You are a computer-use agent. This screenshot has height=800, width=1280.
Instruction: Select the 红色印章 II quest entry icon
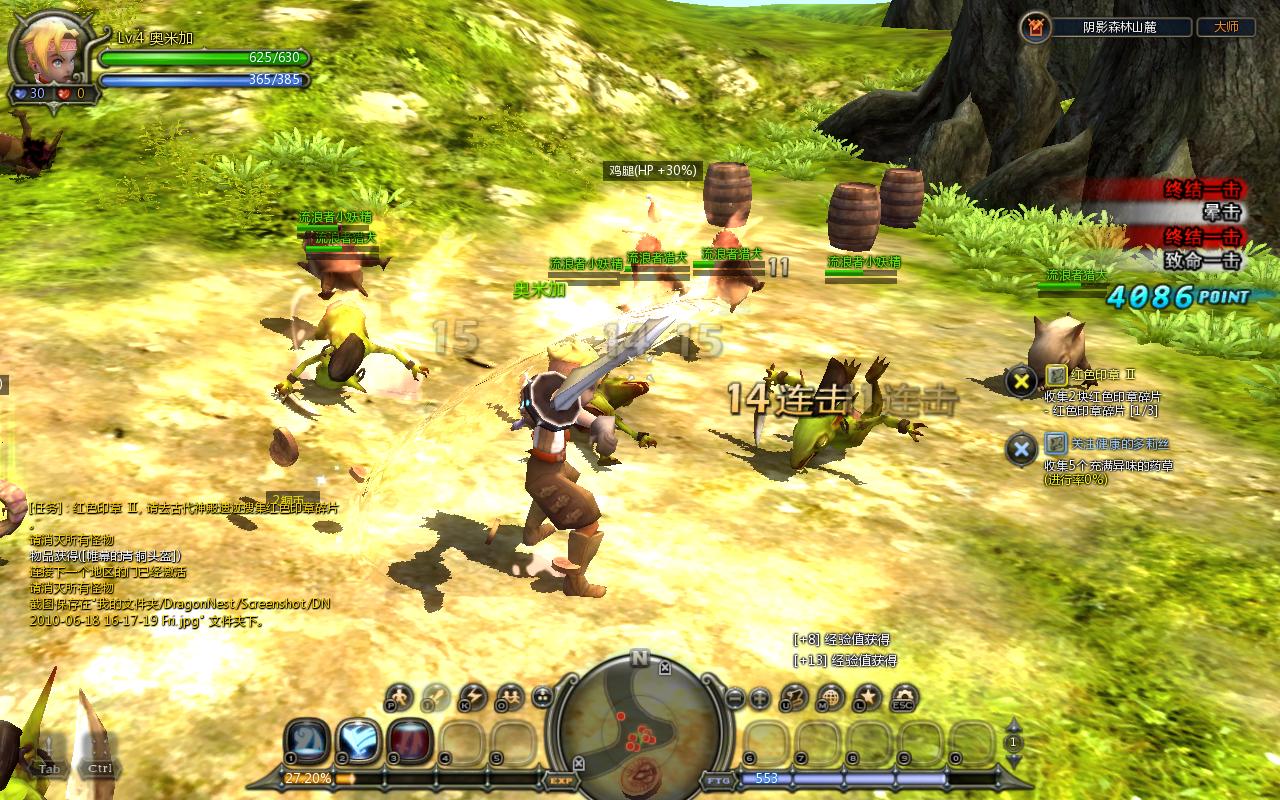[1056, 374]
